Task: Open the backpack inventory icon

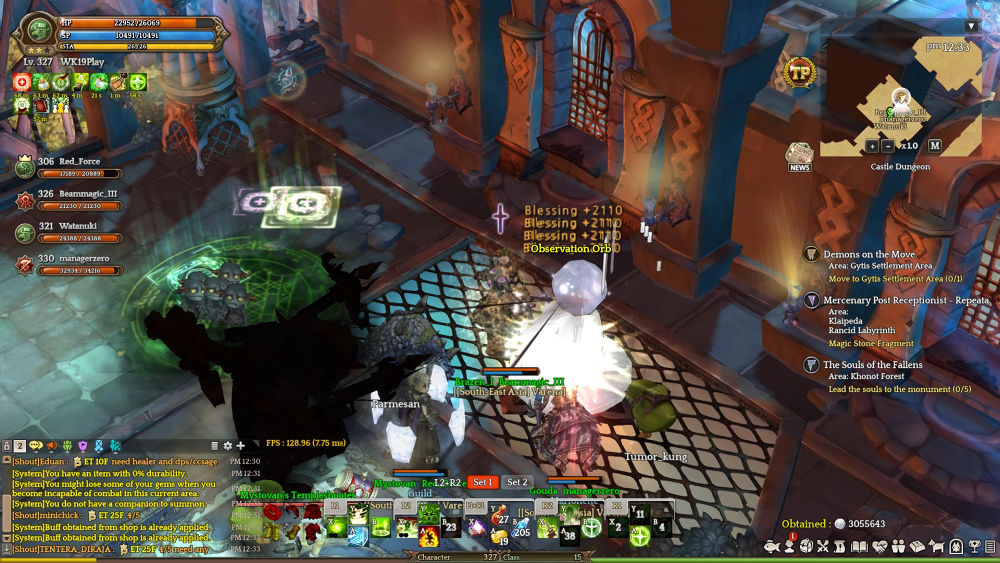Action: pos(808,547)
